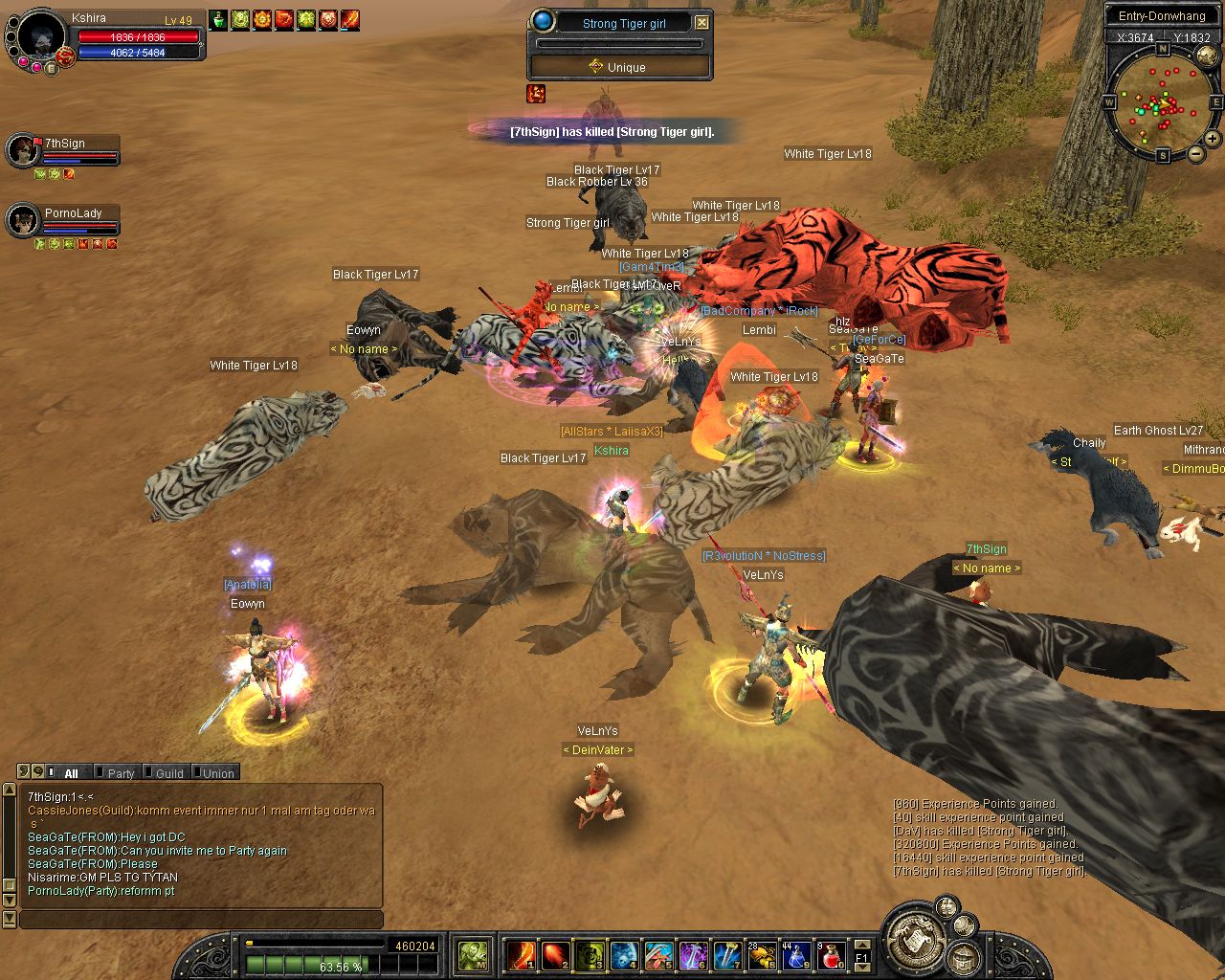Drink the red health potion in slot 0
The height and width of the screenshot is (980, 1225).
point(831,955)
